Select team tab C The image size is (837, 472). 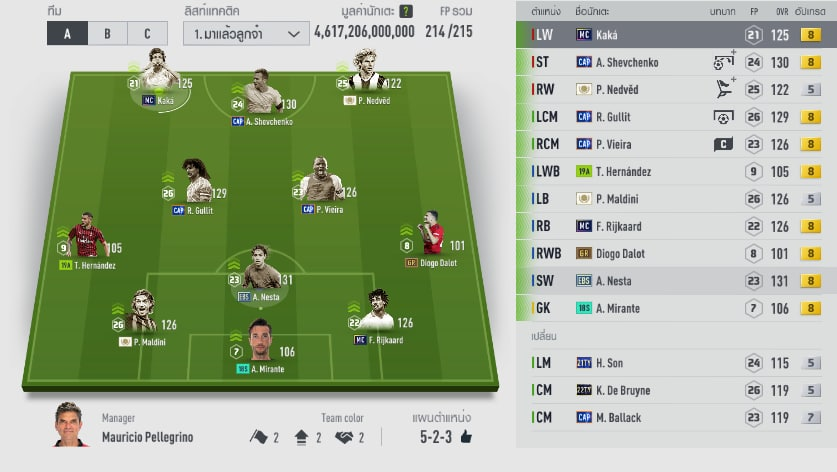pyautogui.click(x=147, y=33)
